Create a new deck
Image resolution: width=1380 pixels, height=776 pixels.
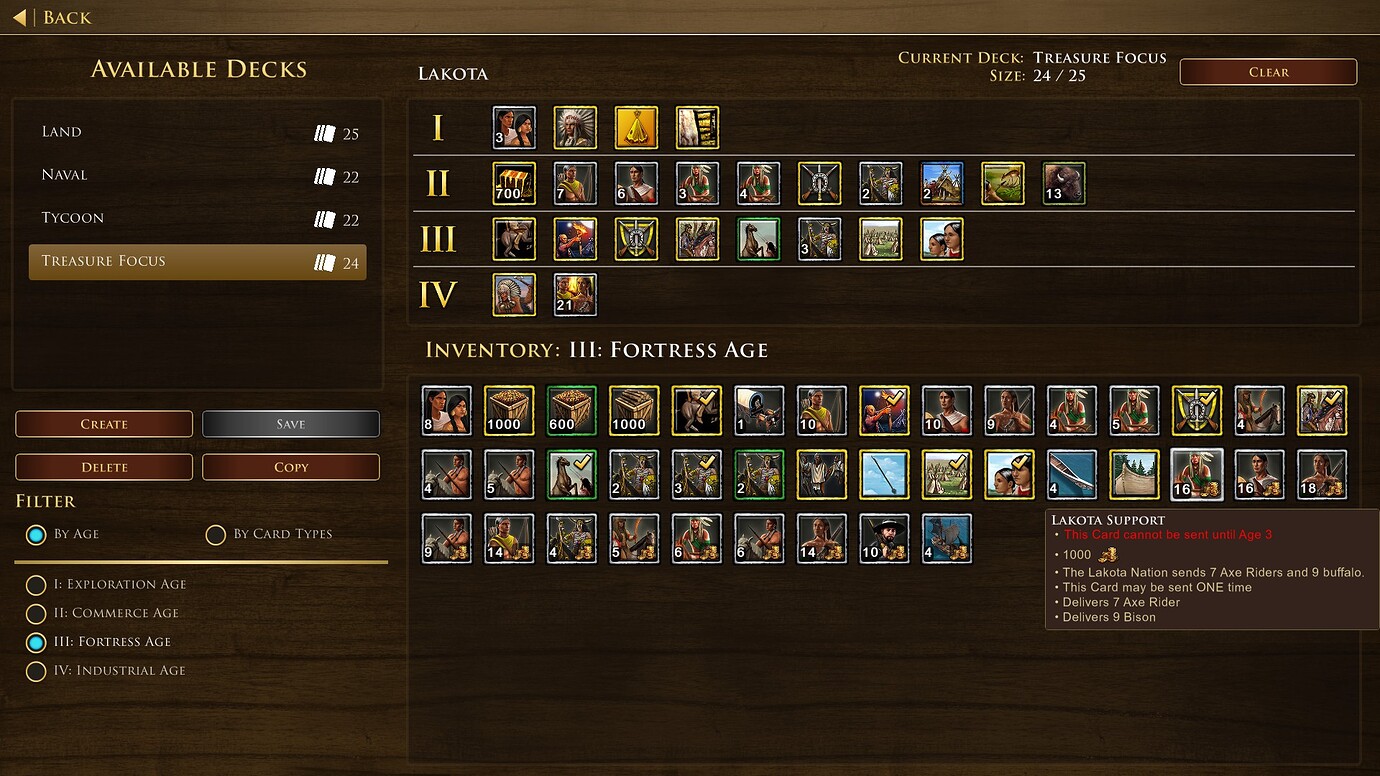click(x=104, y=424)
